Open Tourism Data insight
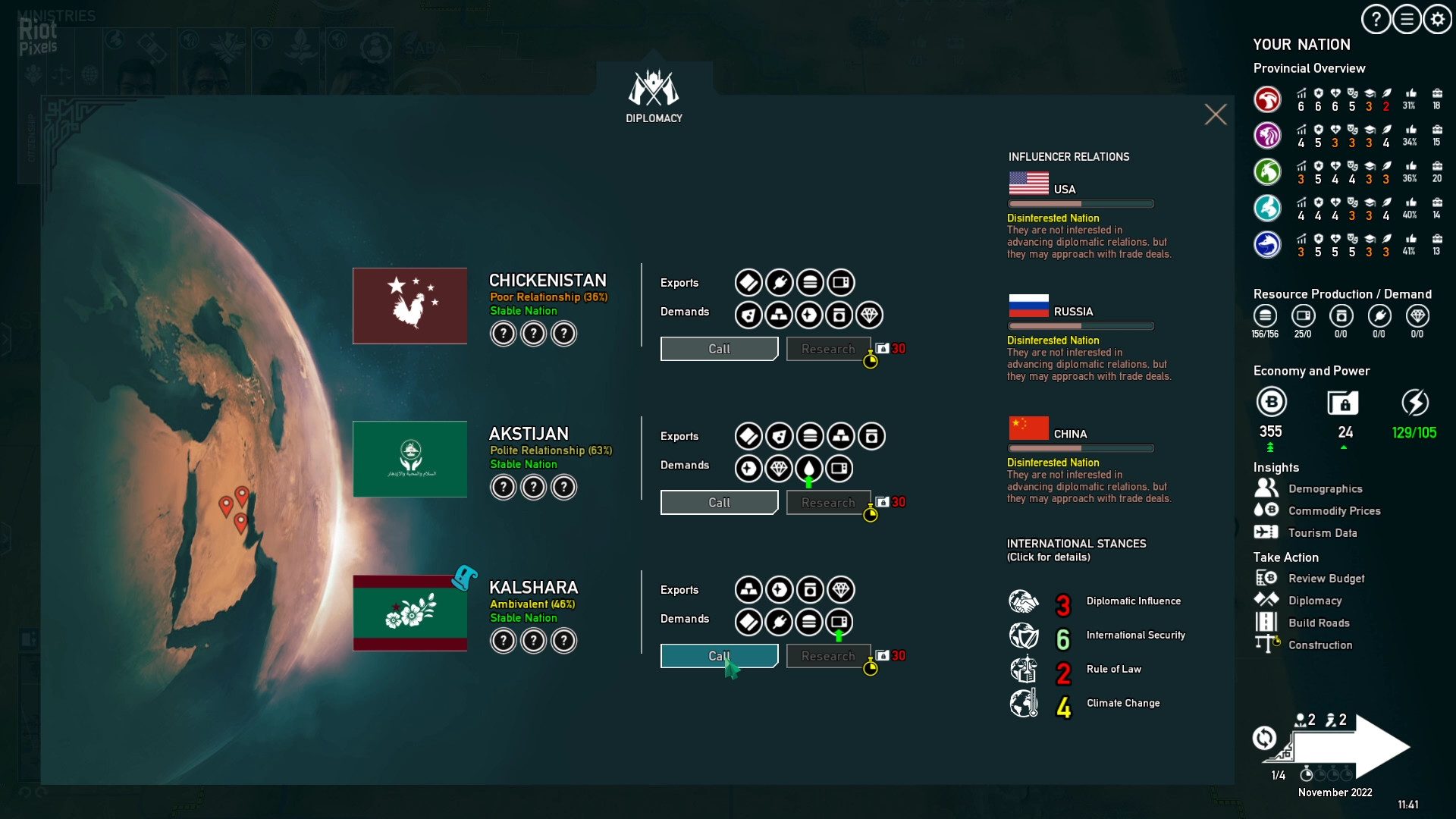This screenshot has width=1456, height=819. tap(1322, 533)
